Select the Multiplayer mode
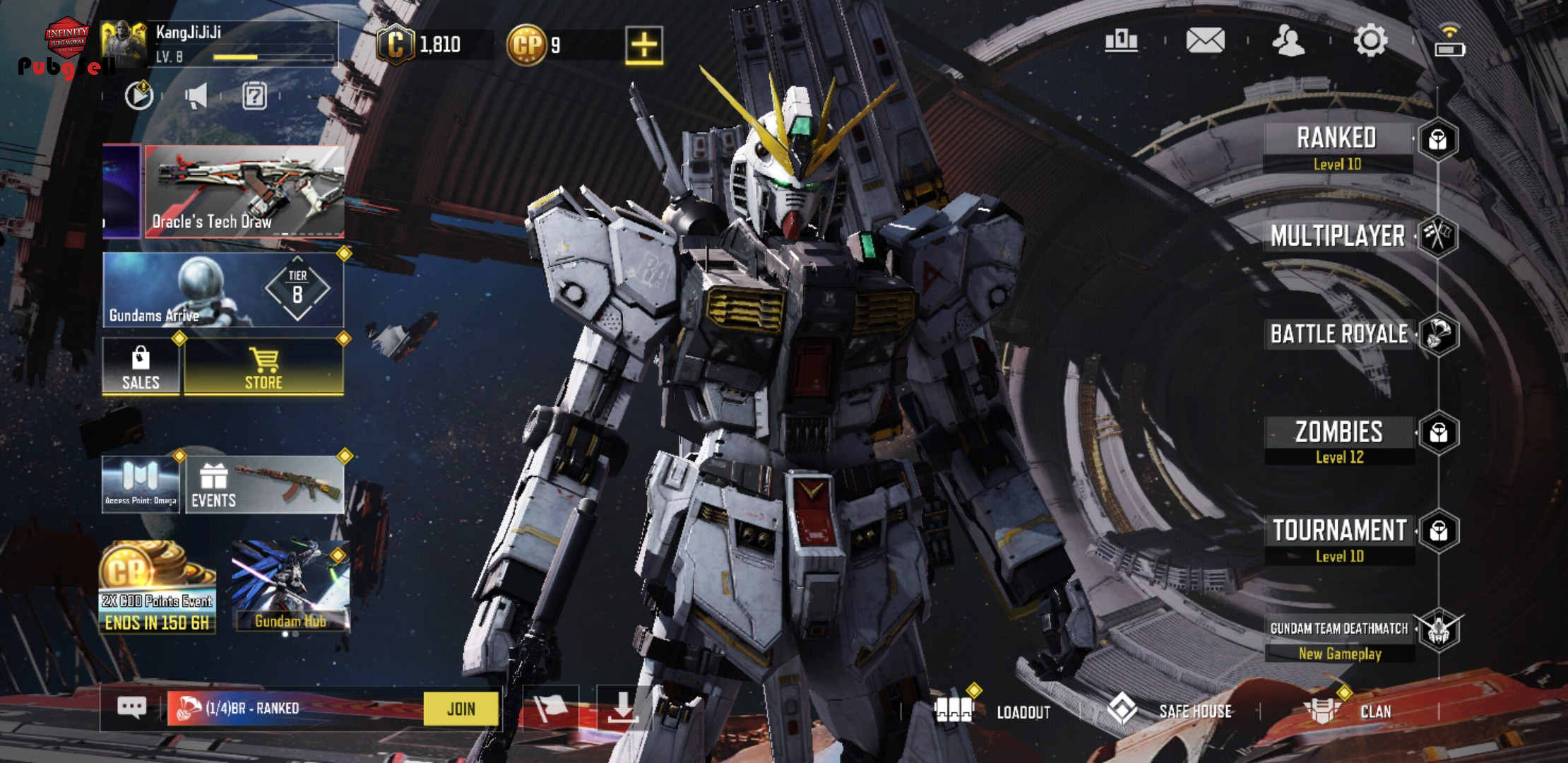The height and width of the screenshot is (763, 1568). (x=1338, y=236)
